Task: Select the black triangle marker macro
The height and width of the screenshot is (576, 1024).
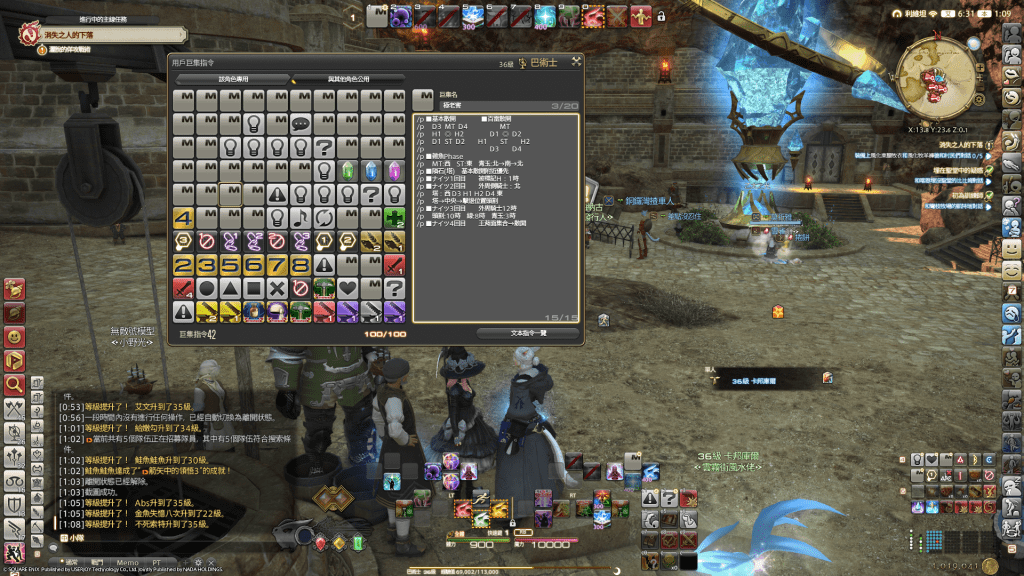Action: pyautogui.click(x=231, y=288)
